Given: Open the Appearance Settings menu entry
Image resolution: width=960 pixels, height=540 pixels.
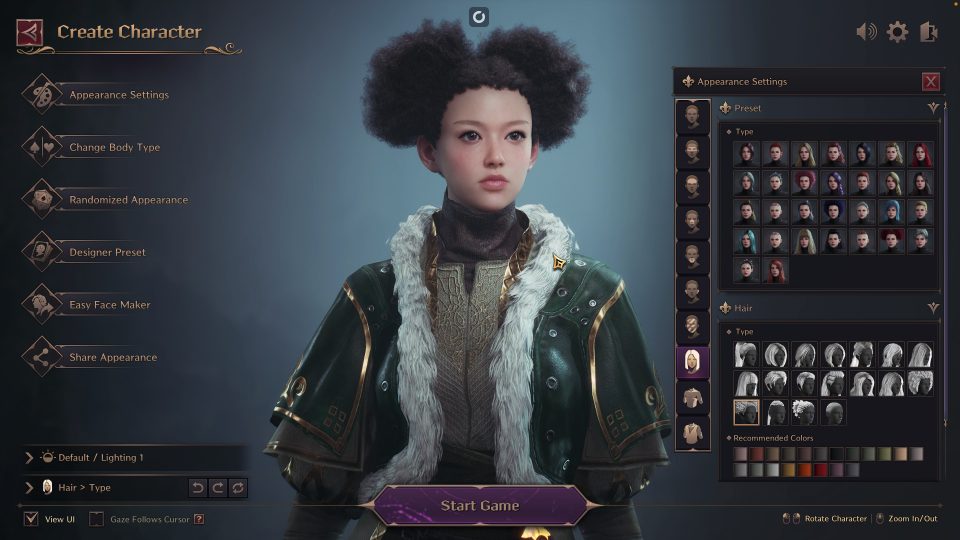Looking at the screenshot, I should 118,95.
